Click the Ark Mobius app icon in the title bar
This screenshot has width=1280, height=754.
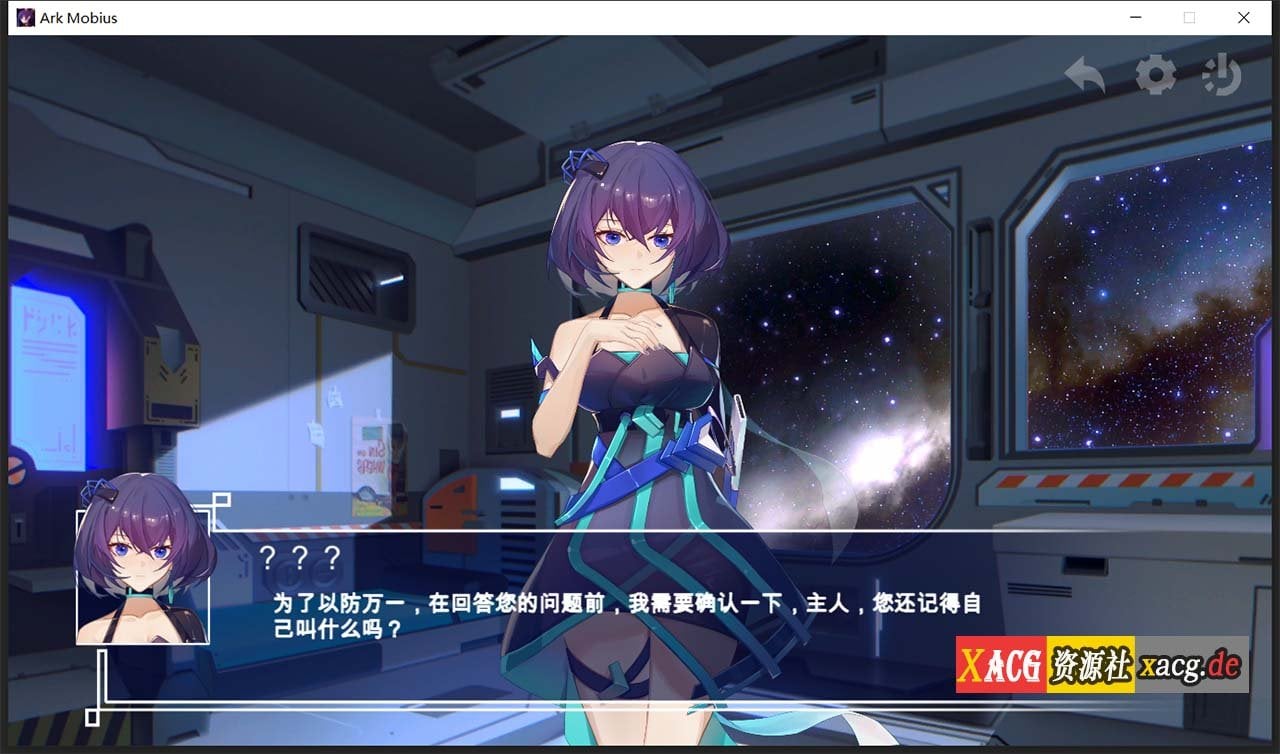coord(25,17)
